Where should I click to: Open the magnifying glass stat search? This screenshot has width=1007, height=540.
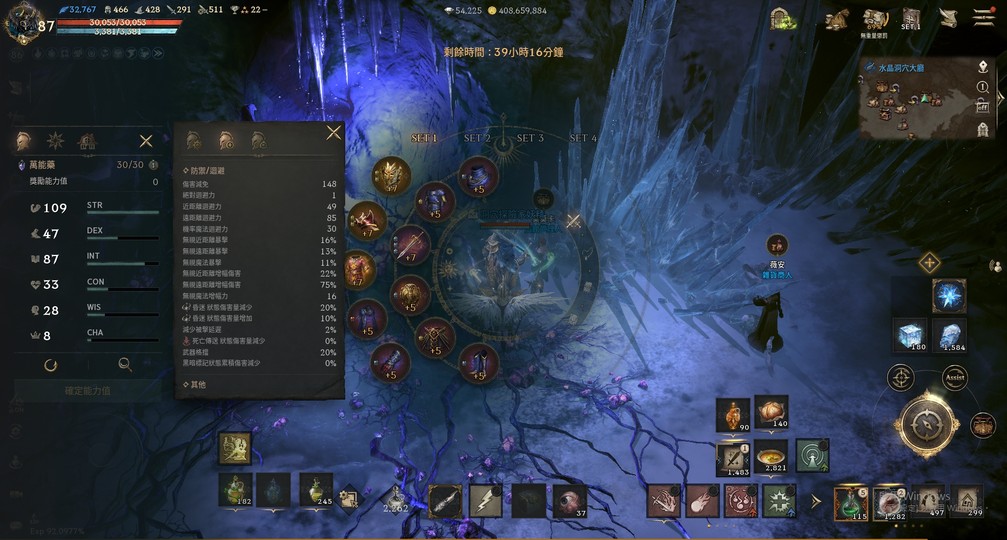(125, 365)
